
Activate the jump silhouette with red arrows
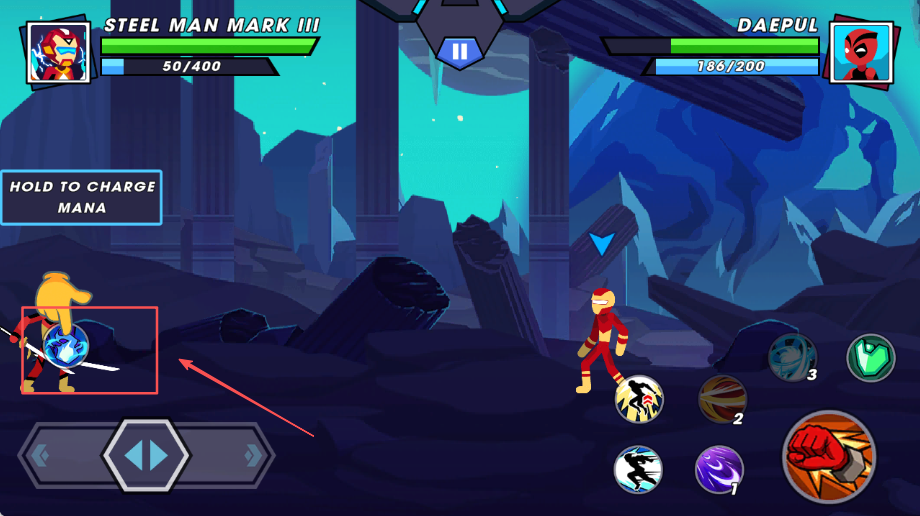click(x=639, y=399)
